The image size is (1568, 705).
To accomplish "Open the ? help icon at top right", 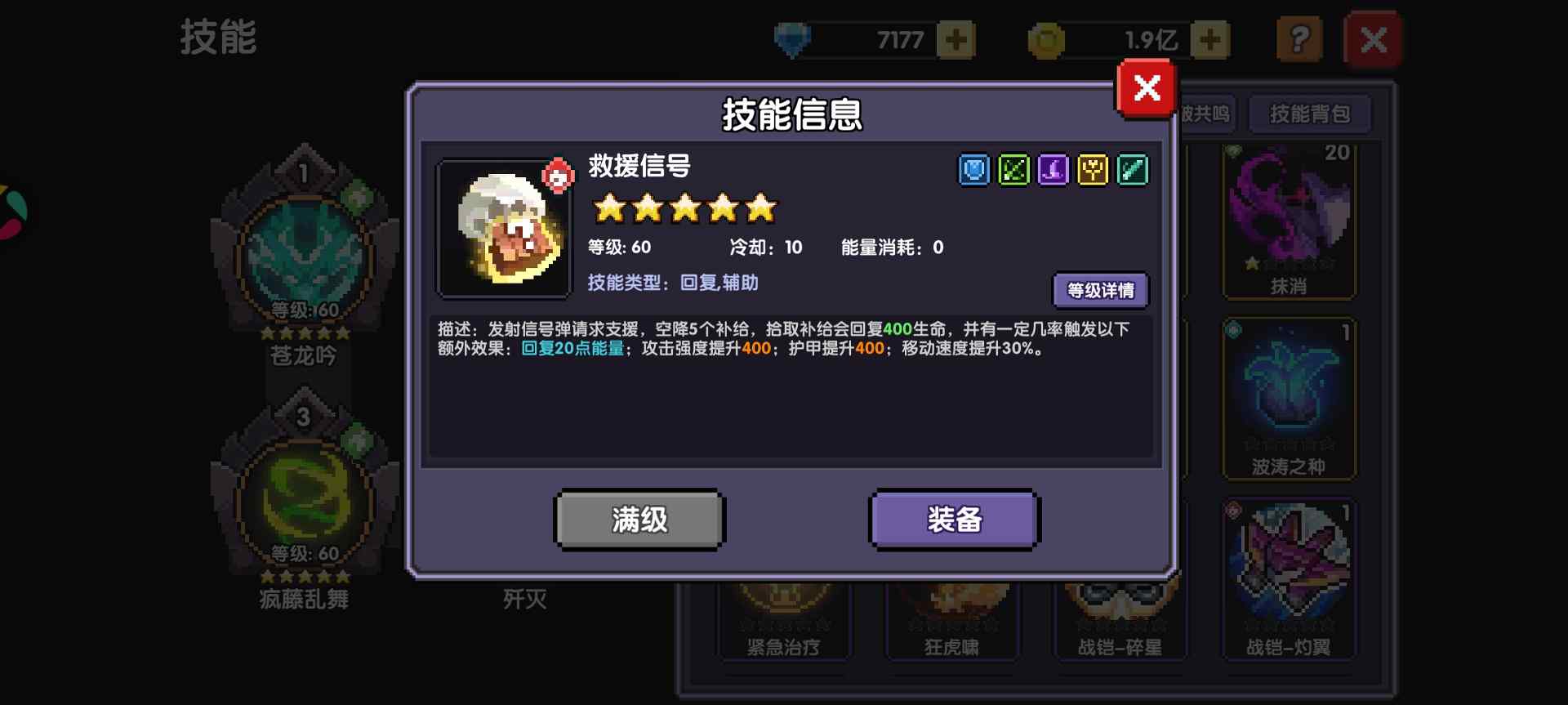I will click(x=1300, y=38).
